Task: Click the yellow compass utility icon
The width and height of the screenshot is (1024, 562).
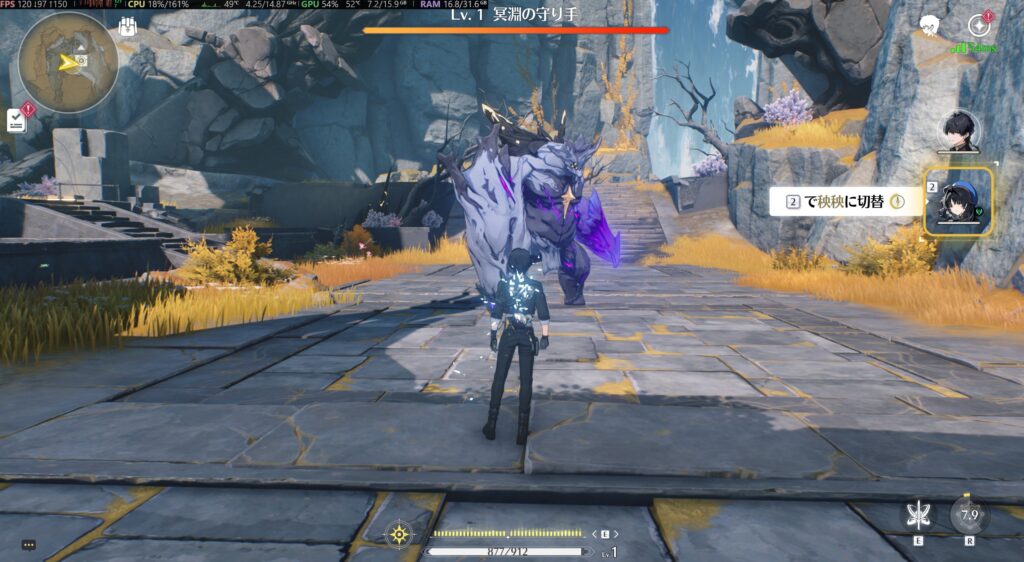Action: tap(399, 535)
